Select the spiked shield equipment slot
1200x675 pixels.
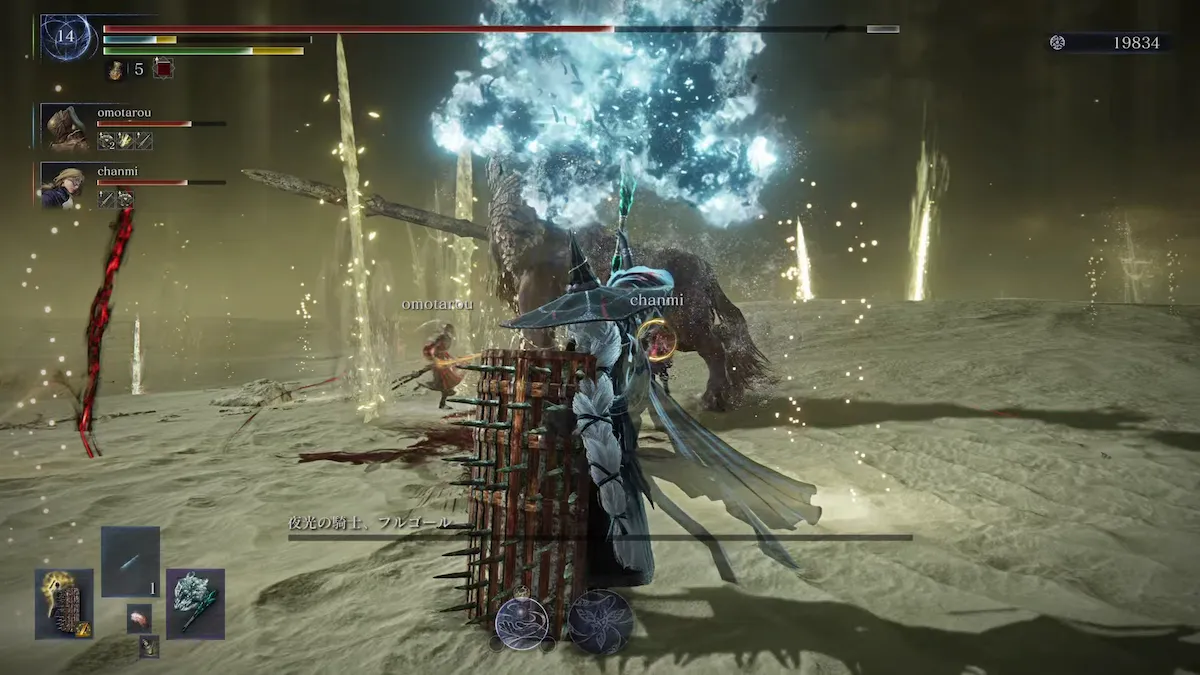tap(65, 603)
